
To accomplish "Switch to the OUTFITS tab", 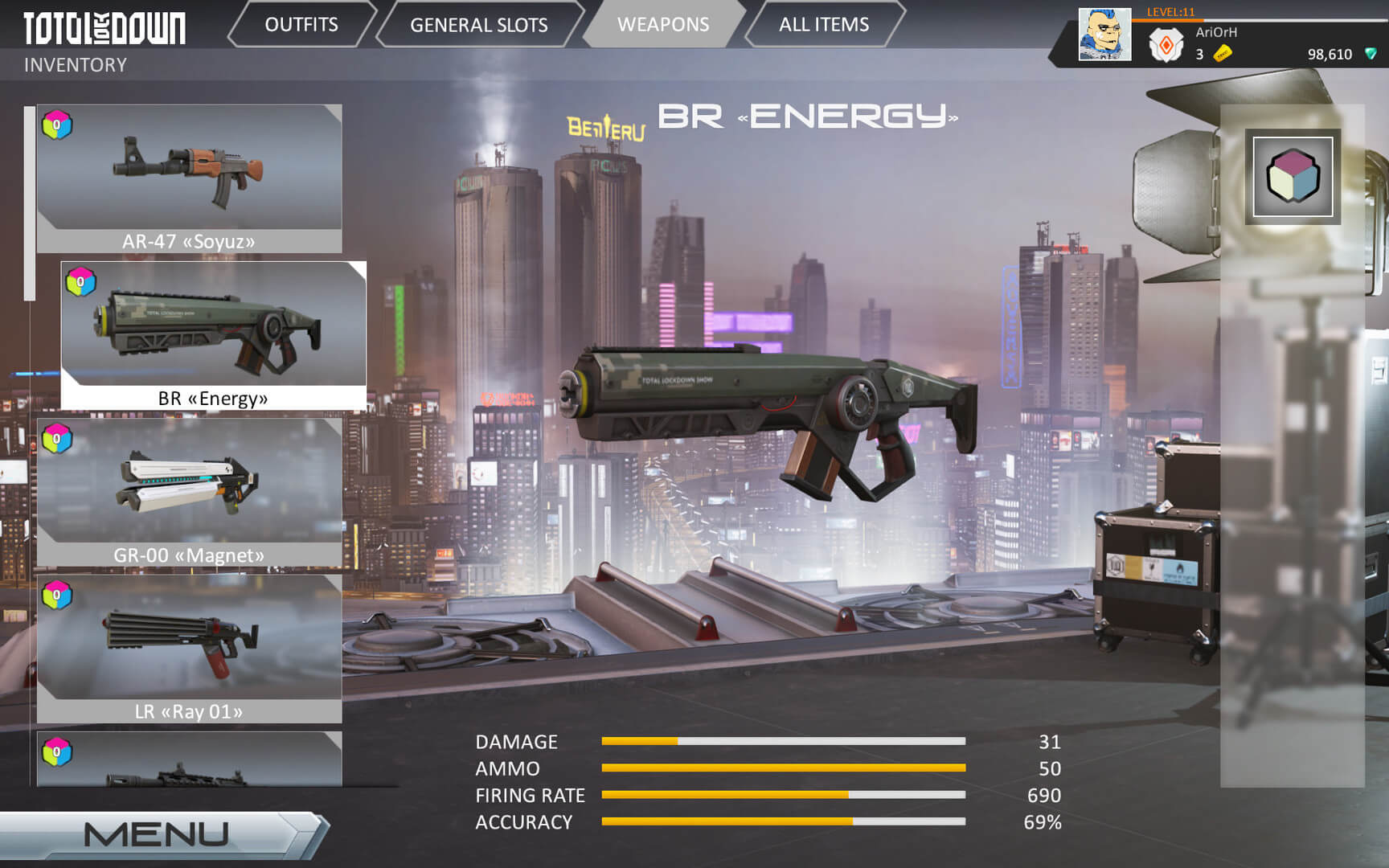I will (x=301, y=24).
